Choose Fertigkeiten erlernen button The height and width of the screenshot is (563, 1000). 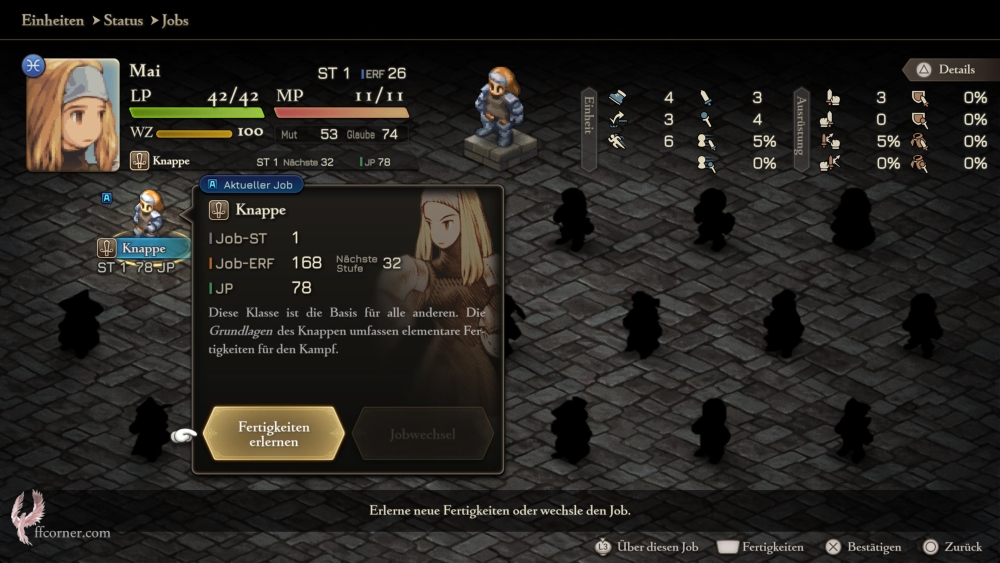pyautogui.click(x=273, y=434)
